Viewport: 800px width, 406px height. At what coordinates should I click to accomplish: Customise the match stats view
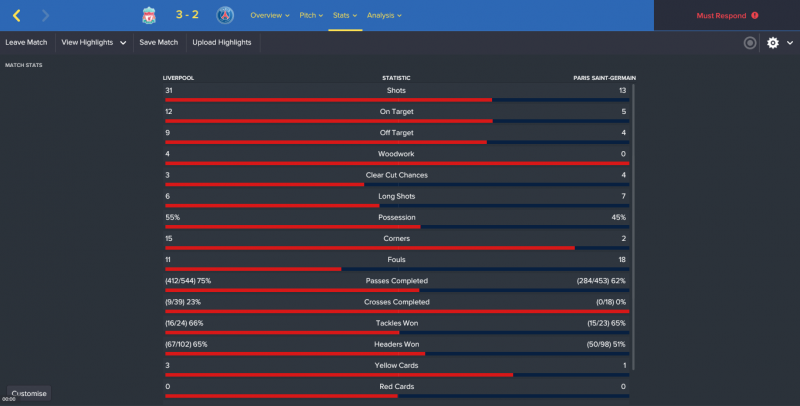tap(29, 393)
